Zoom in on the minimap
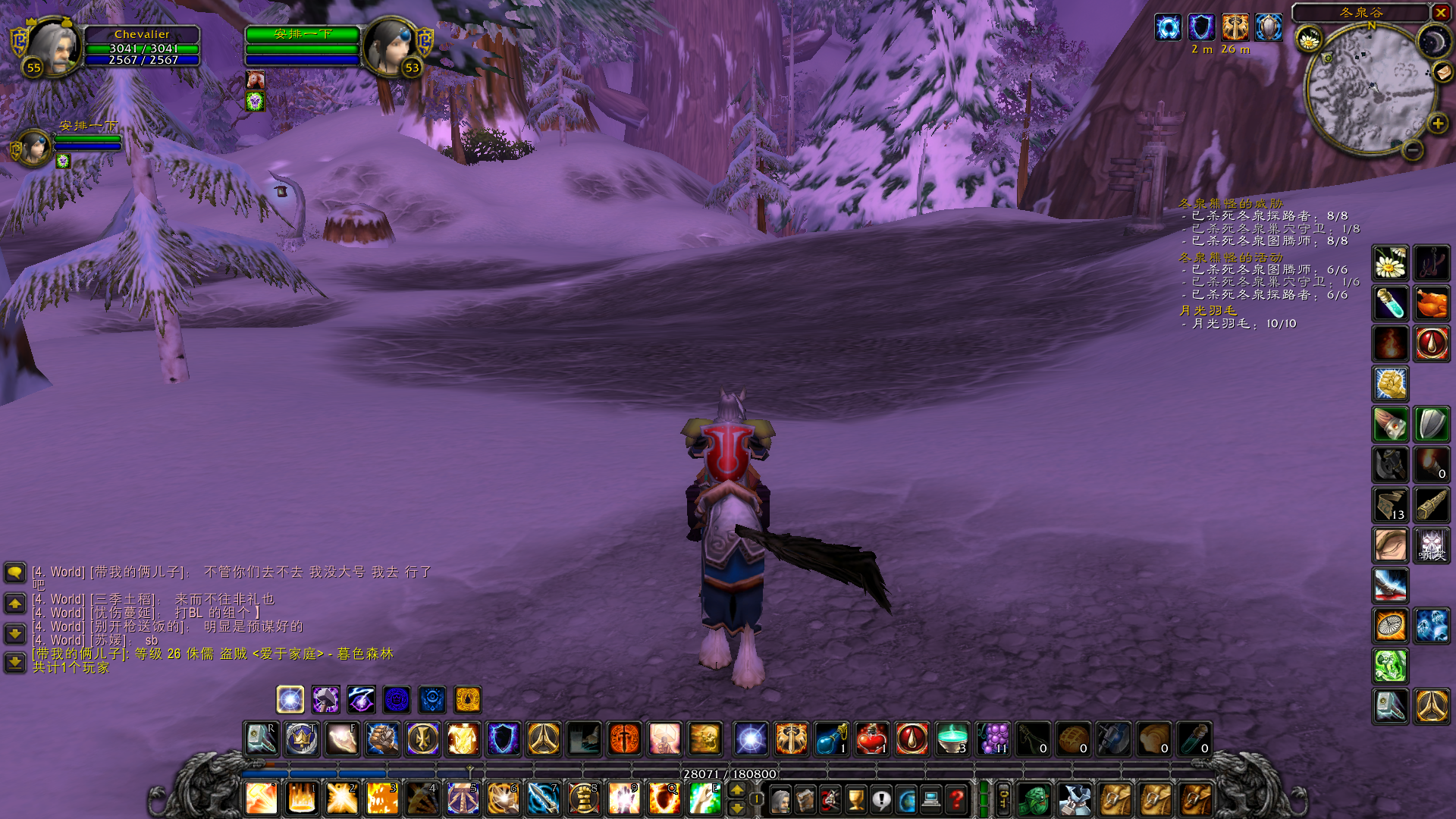This screenshot has width=1456, height=819. [1437, 124]
